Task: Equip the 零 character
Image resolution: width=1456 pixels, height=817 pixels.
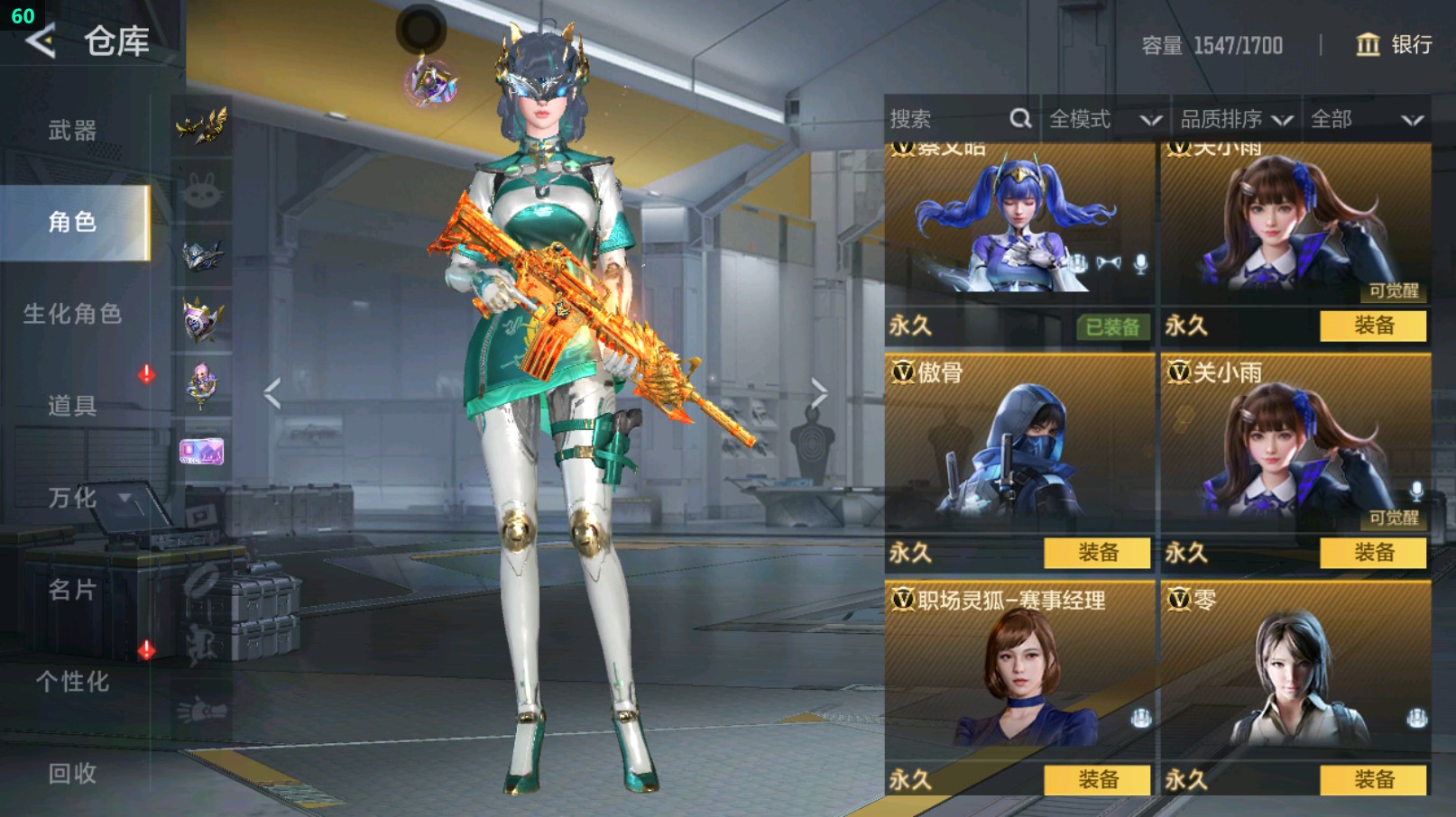Action: click(x=1373, y=780)
